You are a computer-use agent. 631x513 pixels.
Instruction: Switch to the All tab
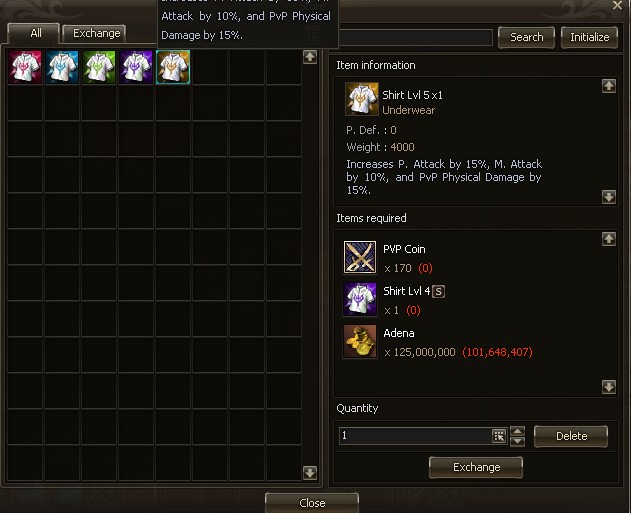(35, 34)
